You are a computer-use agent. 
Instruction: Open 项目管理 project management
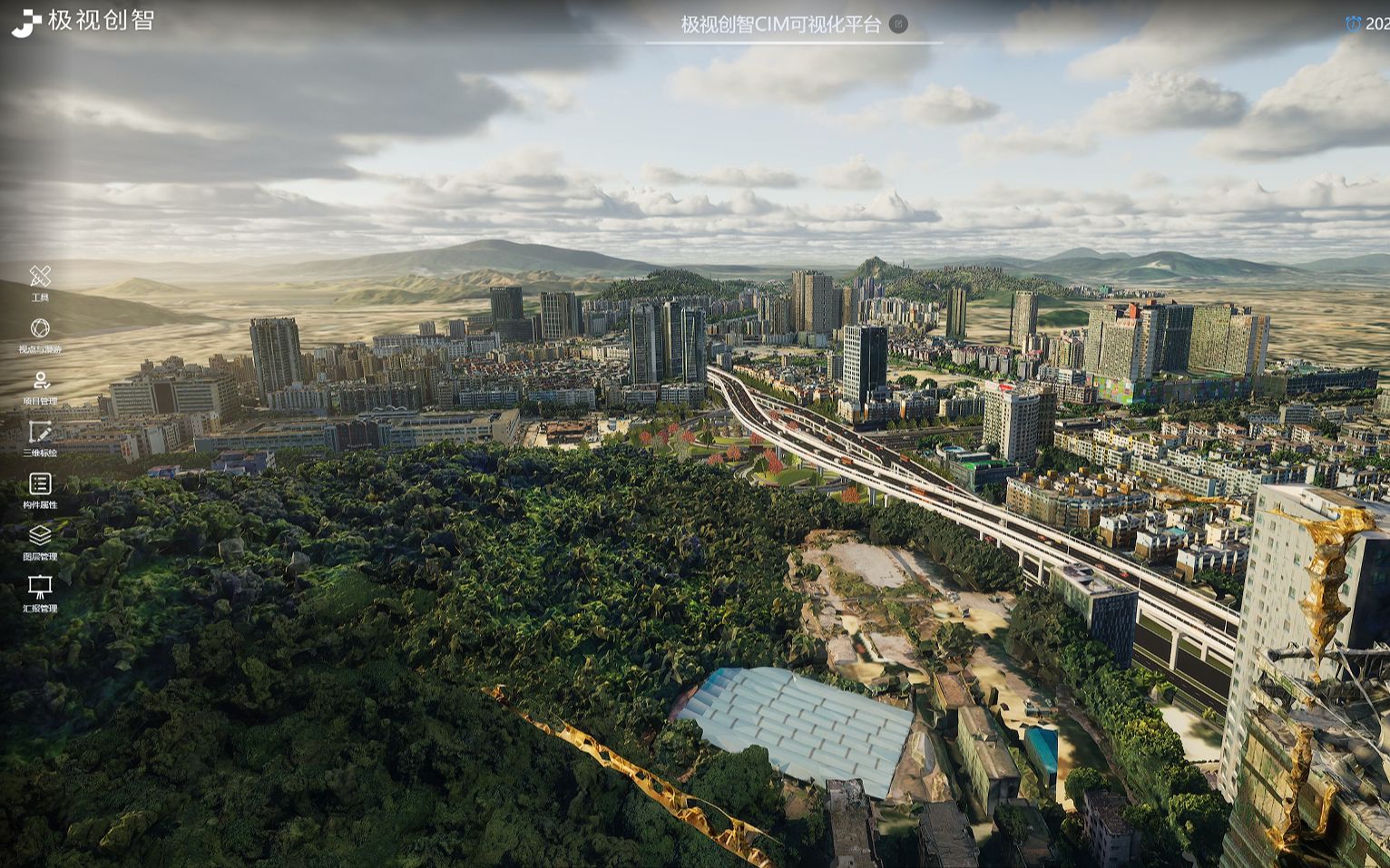[40, 381]
